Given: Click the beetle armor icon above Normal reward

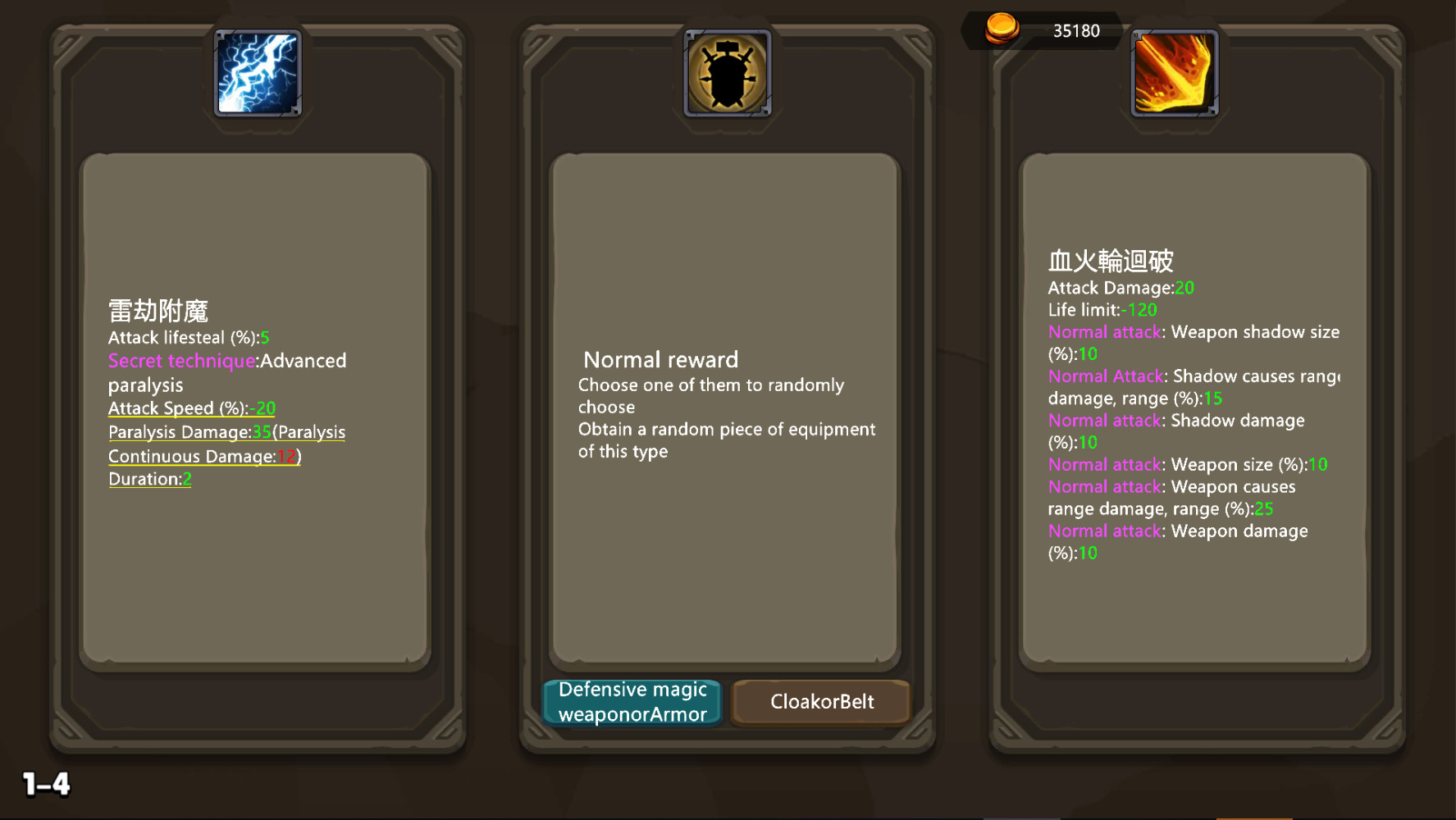Looking at the screenshot, I should pyautogui.click(x=727, y=72).
